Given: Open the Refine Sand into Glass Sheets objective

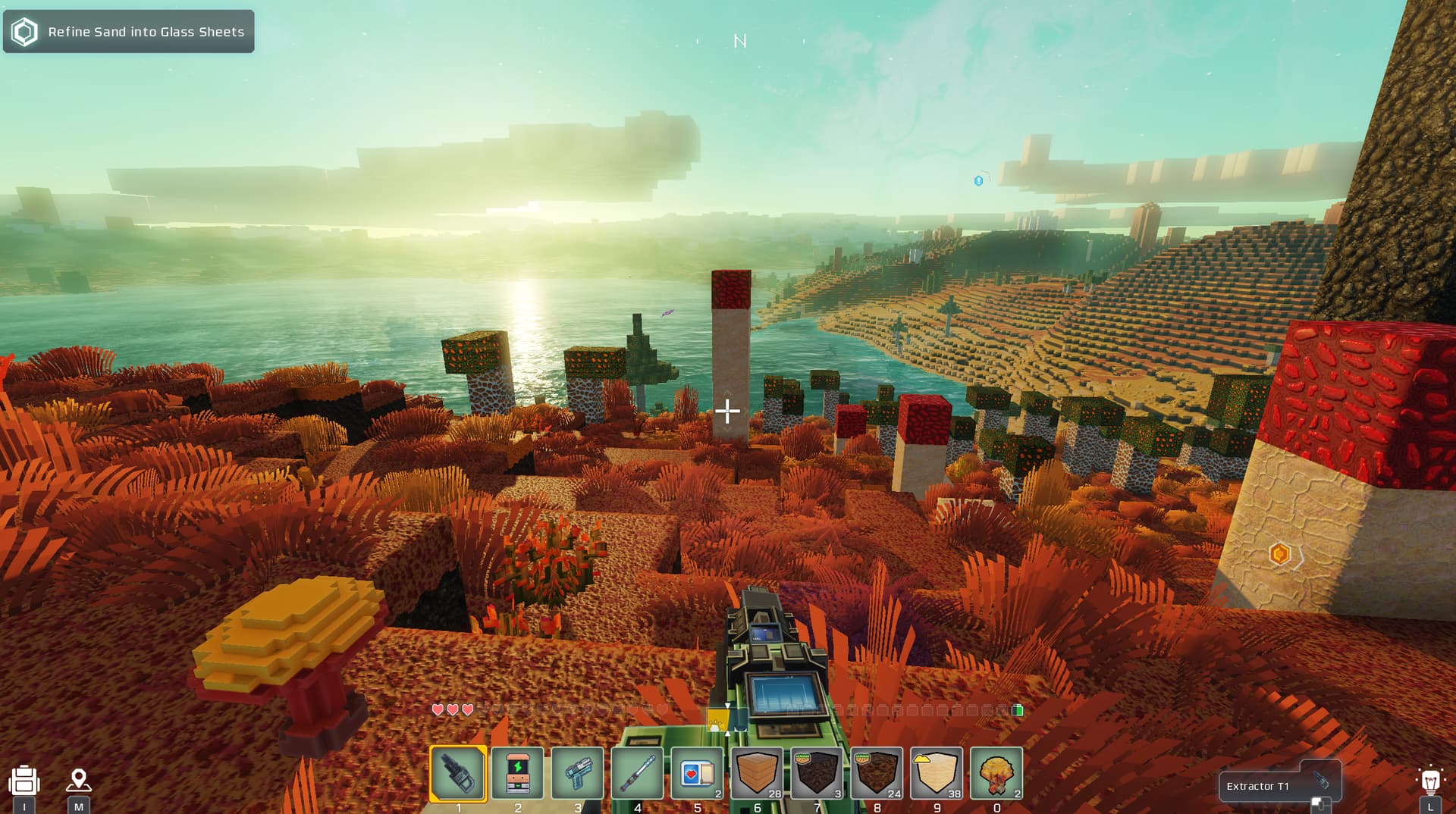Looking at the screenshot, I should pyautogui.click(x=129, y=32).
